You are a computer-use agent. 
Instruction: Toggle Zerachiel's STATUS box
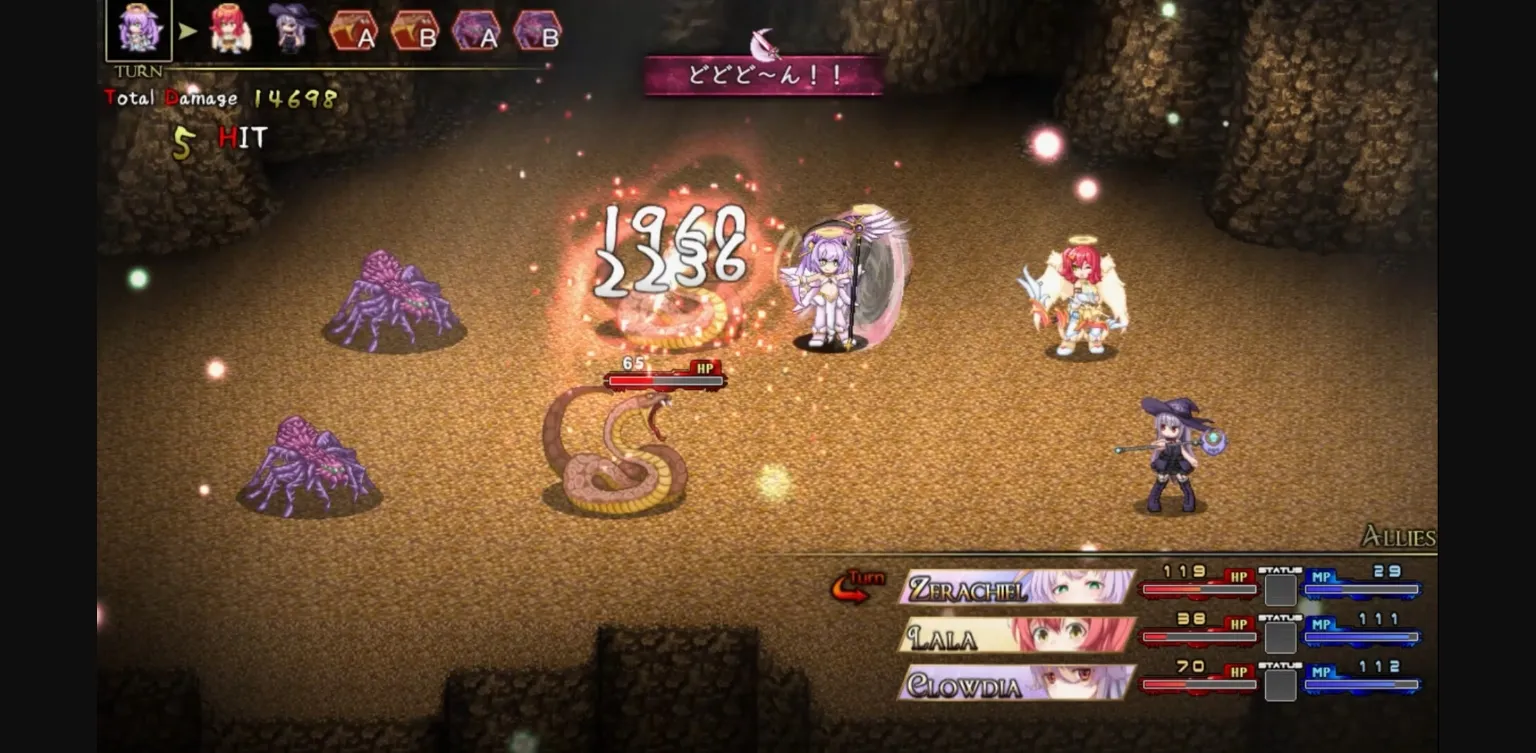click(1280, 590)
